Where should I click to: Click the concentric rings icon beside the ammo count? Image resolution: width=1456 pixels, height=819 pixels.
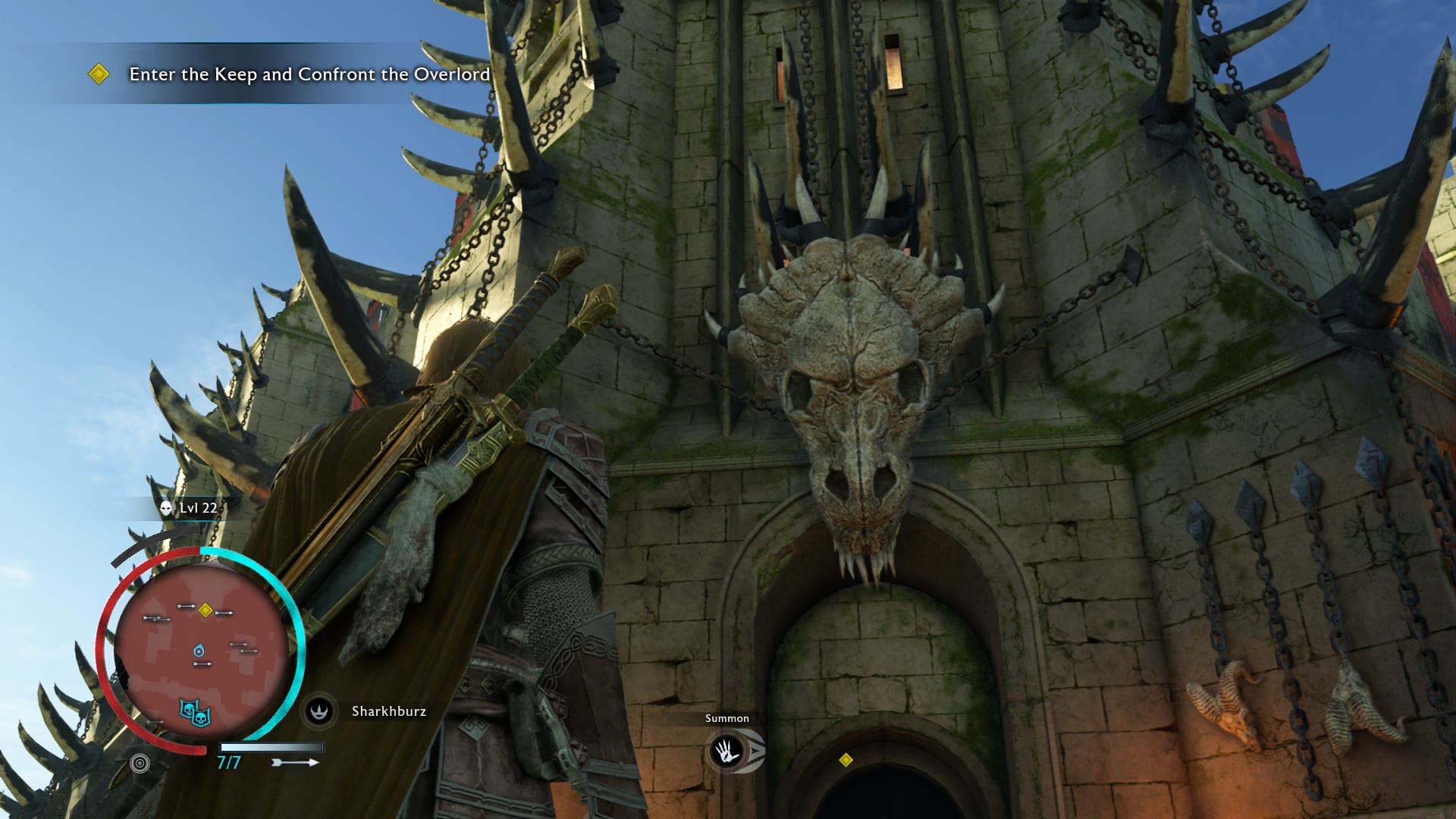coord(140,764)
